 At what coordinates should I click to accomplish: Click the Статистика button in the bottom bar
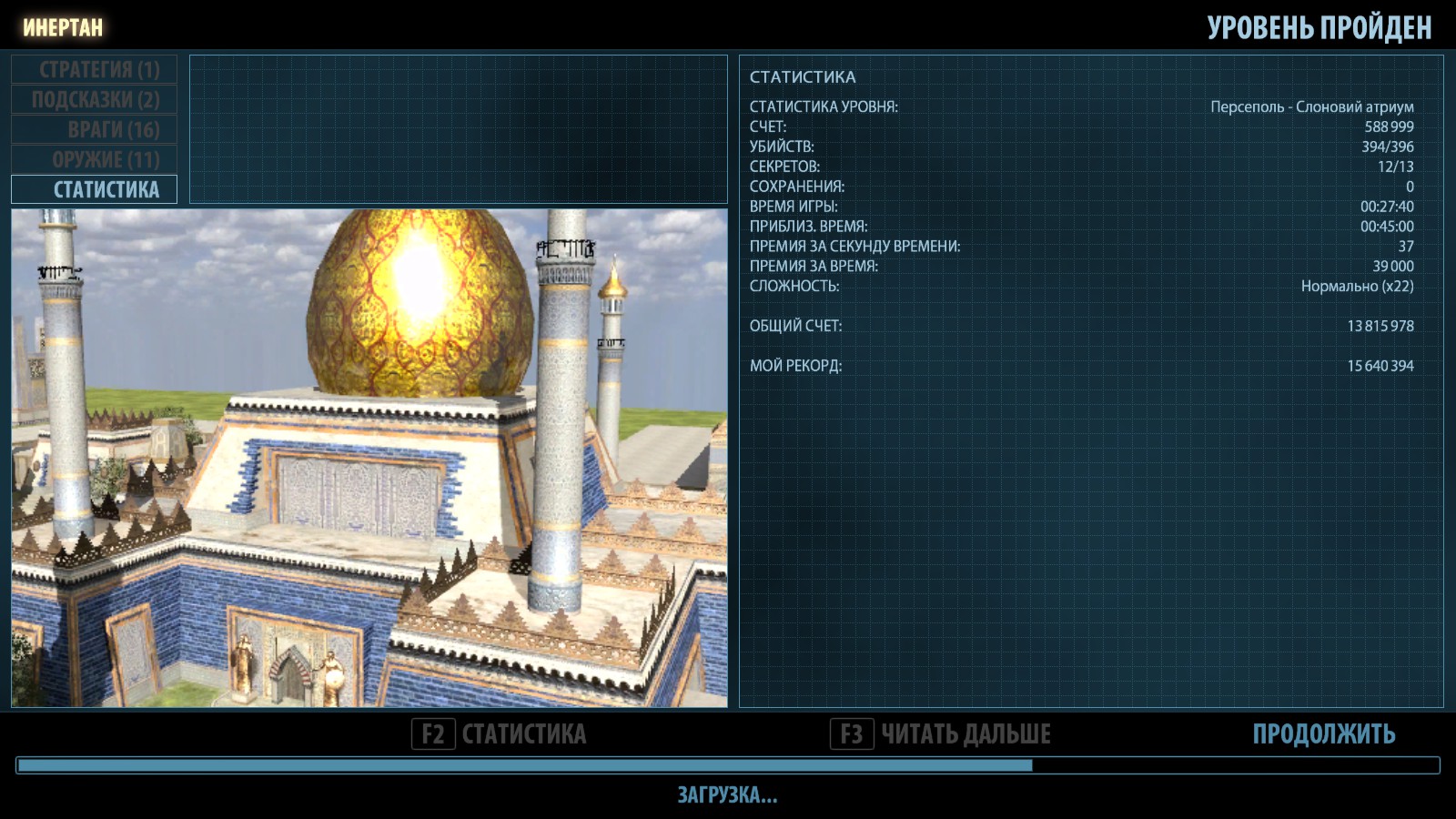click(x=500, y=733)
